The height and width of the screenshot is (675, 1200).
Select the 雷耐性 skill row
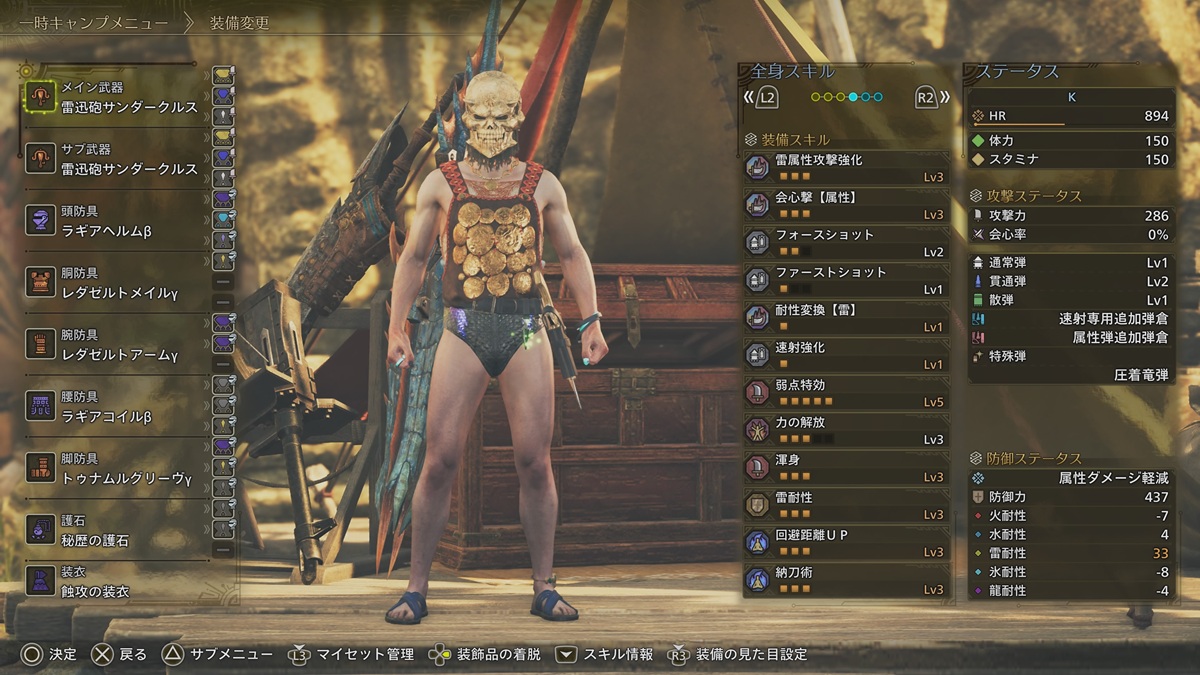coord(846,505)
